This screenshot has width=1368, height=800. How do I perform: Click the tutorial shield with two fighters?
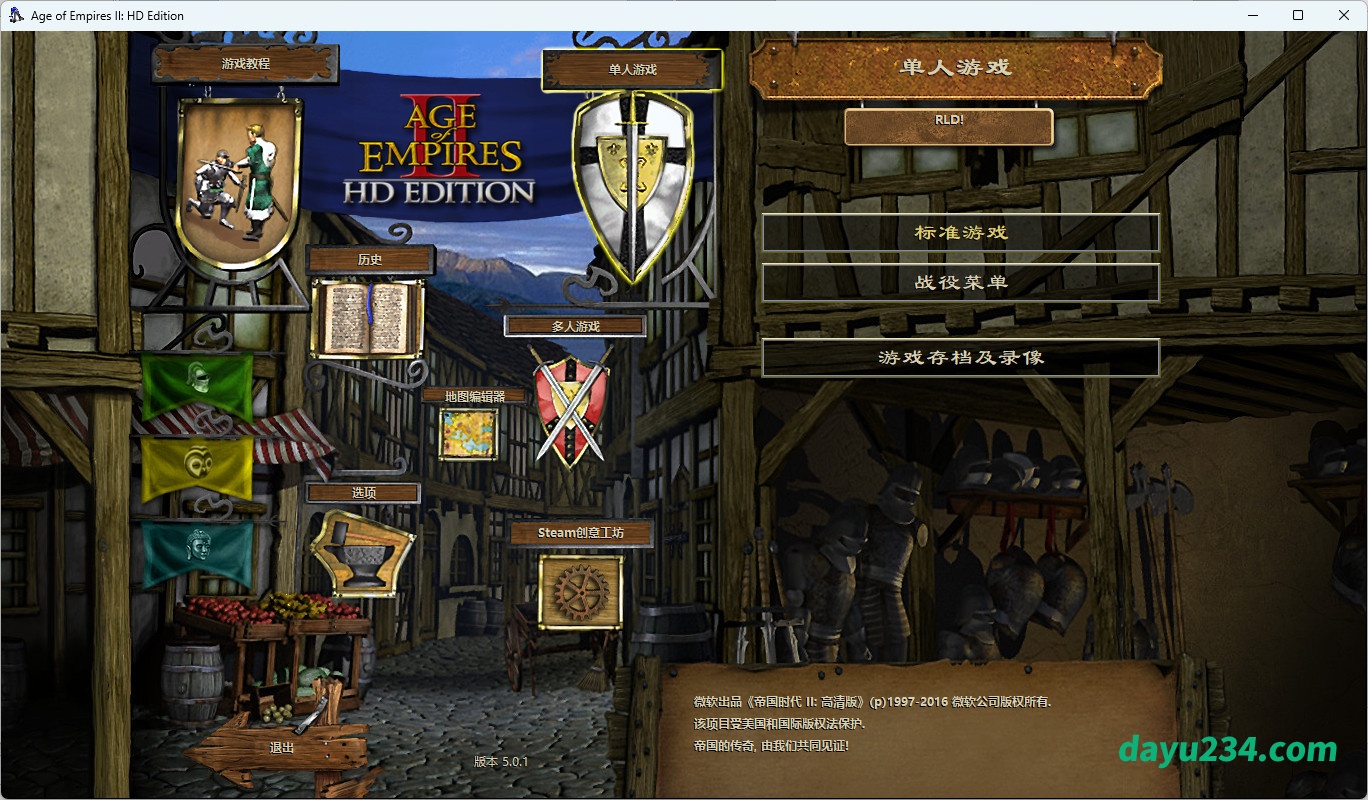240,180
